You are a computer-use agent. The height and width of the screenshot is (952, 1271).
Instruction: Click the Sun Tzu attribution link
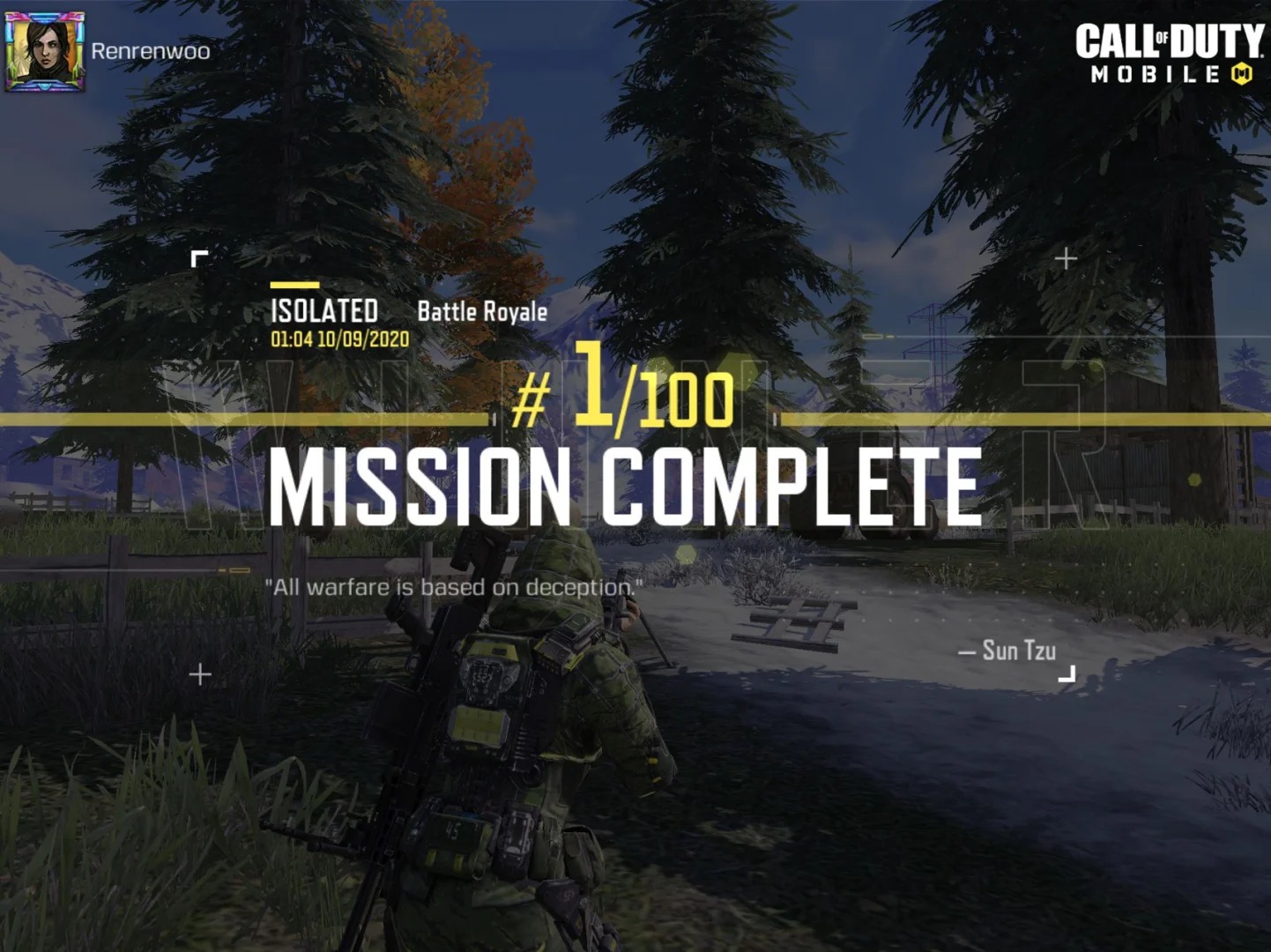tap(1005, 651)
